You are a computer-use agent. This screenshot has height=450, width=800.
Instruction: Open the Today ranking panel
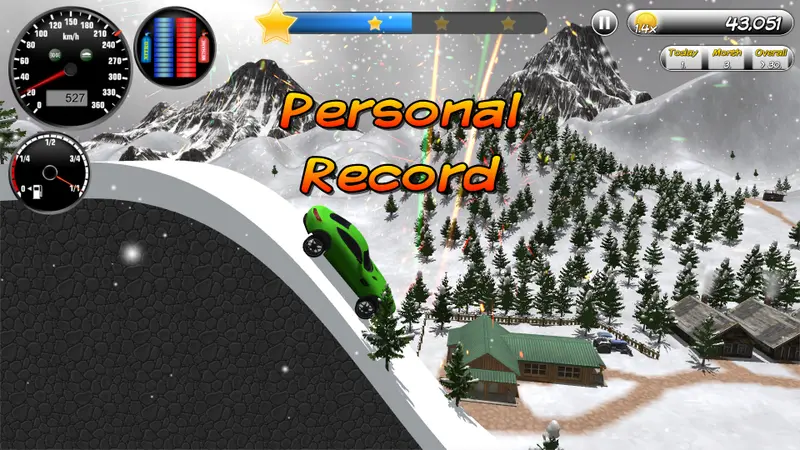click(x=683, y=58)
